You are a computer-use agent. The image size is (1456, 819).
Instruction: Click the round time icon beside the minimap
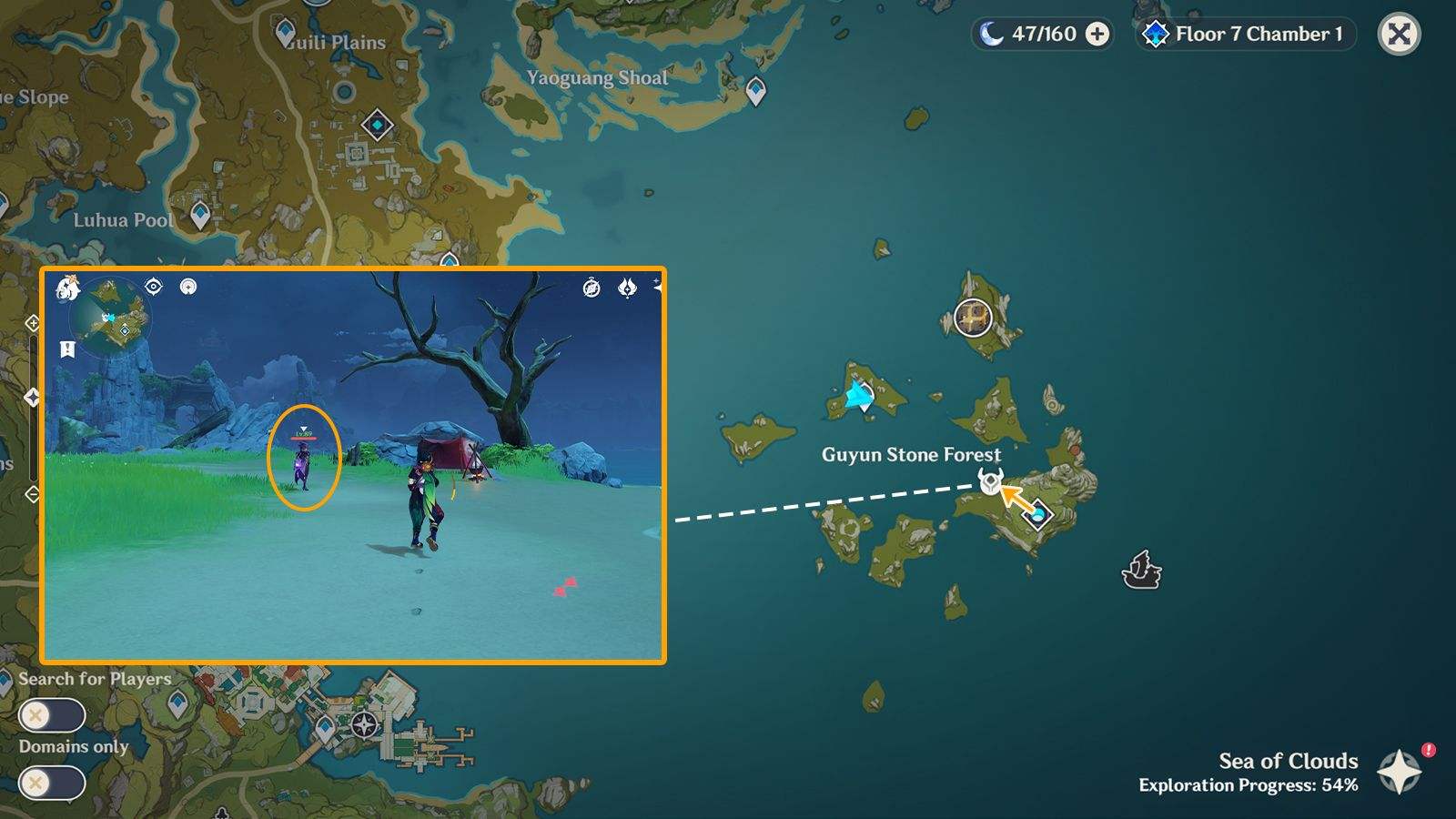187,288
